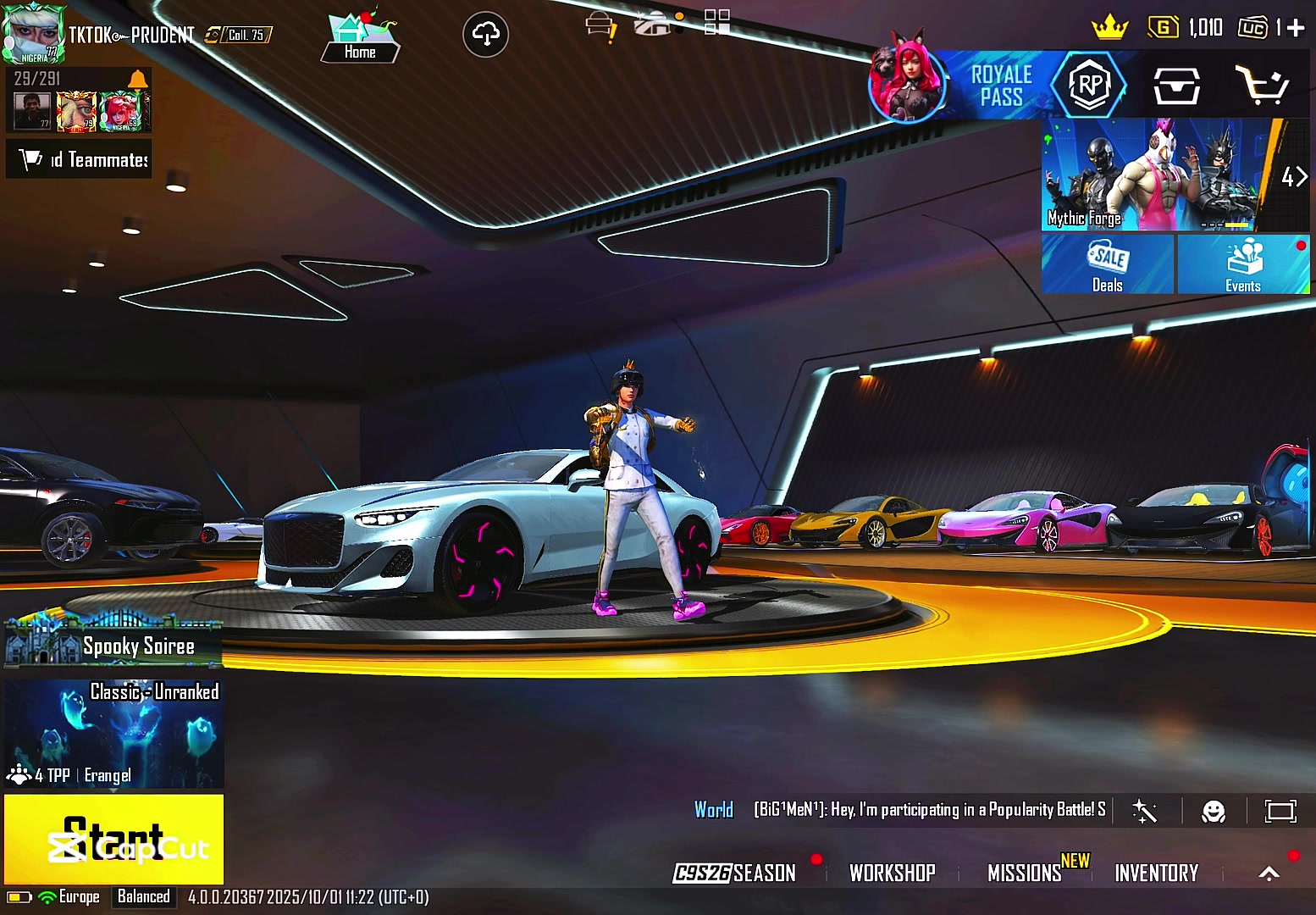The height and width of the screenshot is (915, 1316).
Task: Open the Classic Unranked mode selector
Action: pyautogui.click(x=113, y=734)
